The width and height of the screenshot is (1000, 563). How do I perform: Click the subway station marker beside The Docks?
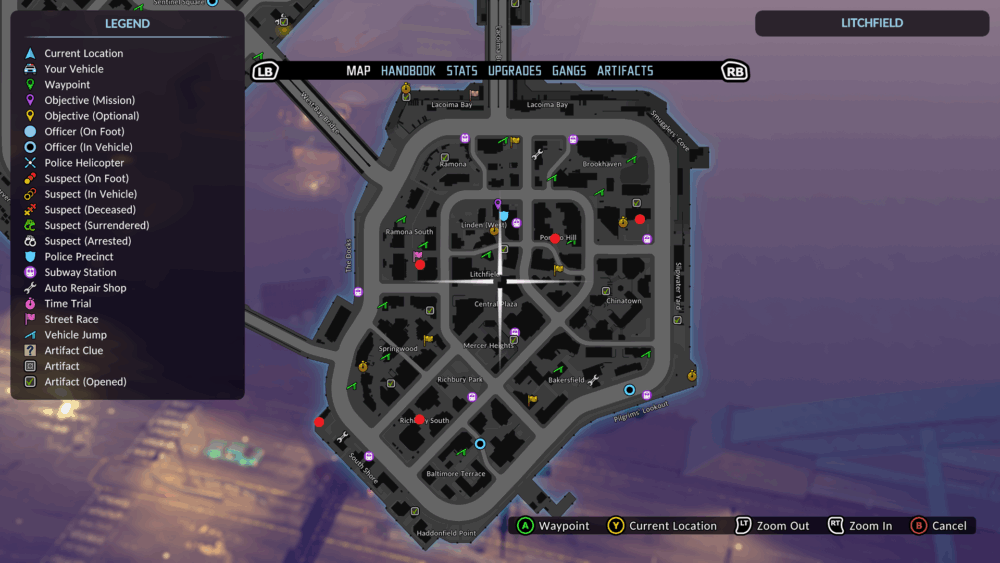[x=358, y=292]
